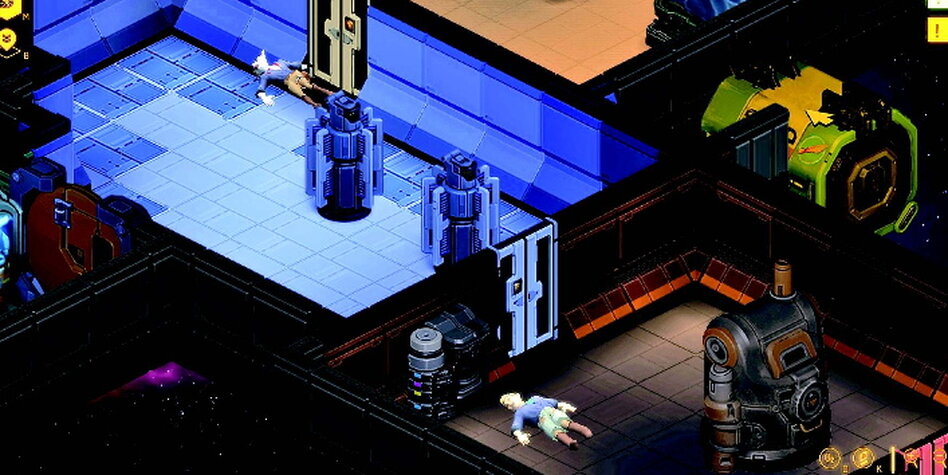Screen dimensions: 948x475
Task: Click the leftmost round gold outlined icon
Action: pos(829,459)
